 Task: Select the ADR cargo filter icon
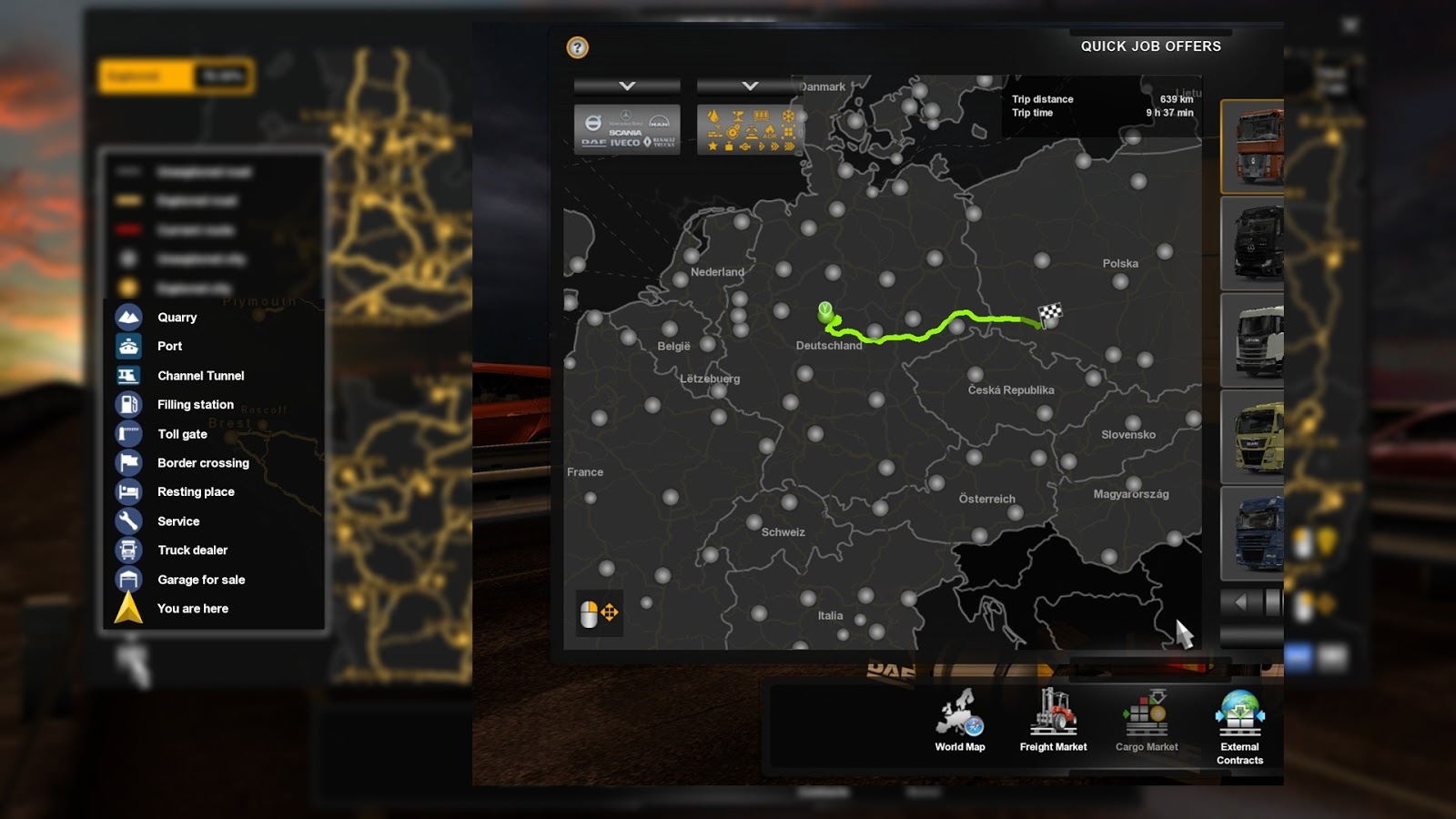point(770,135)
